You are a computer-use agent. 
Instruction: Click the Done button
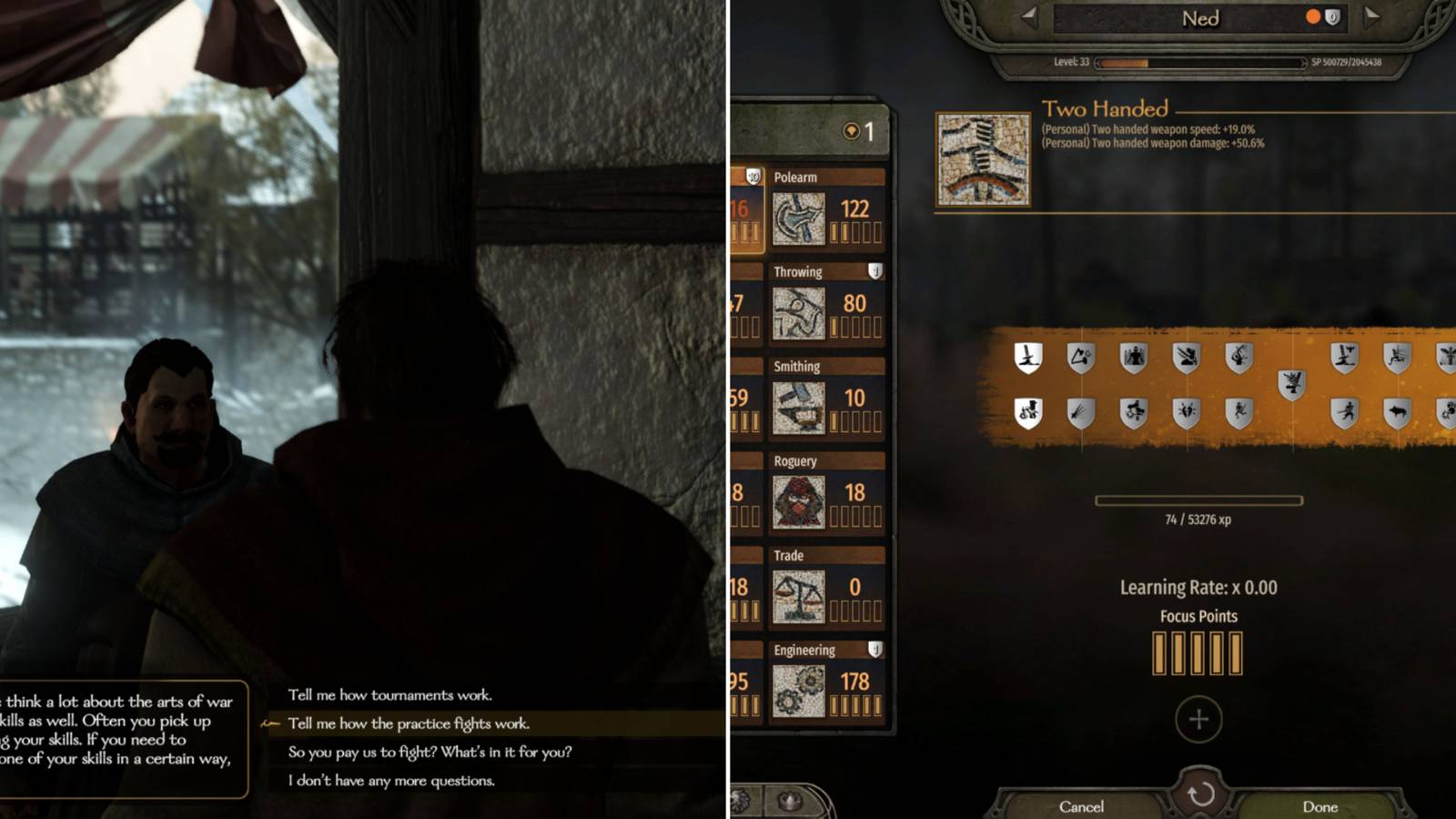click(x=1321, y=806)
